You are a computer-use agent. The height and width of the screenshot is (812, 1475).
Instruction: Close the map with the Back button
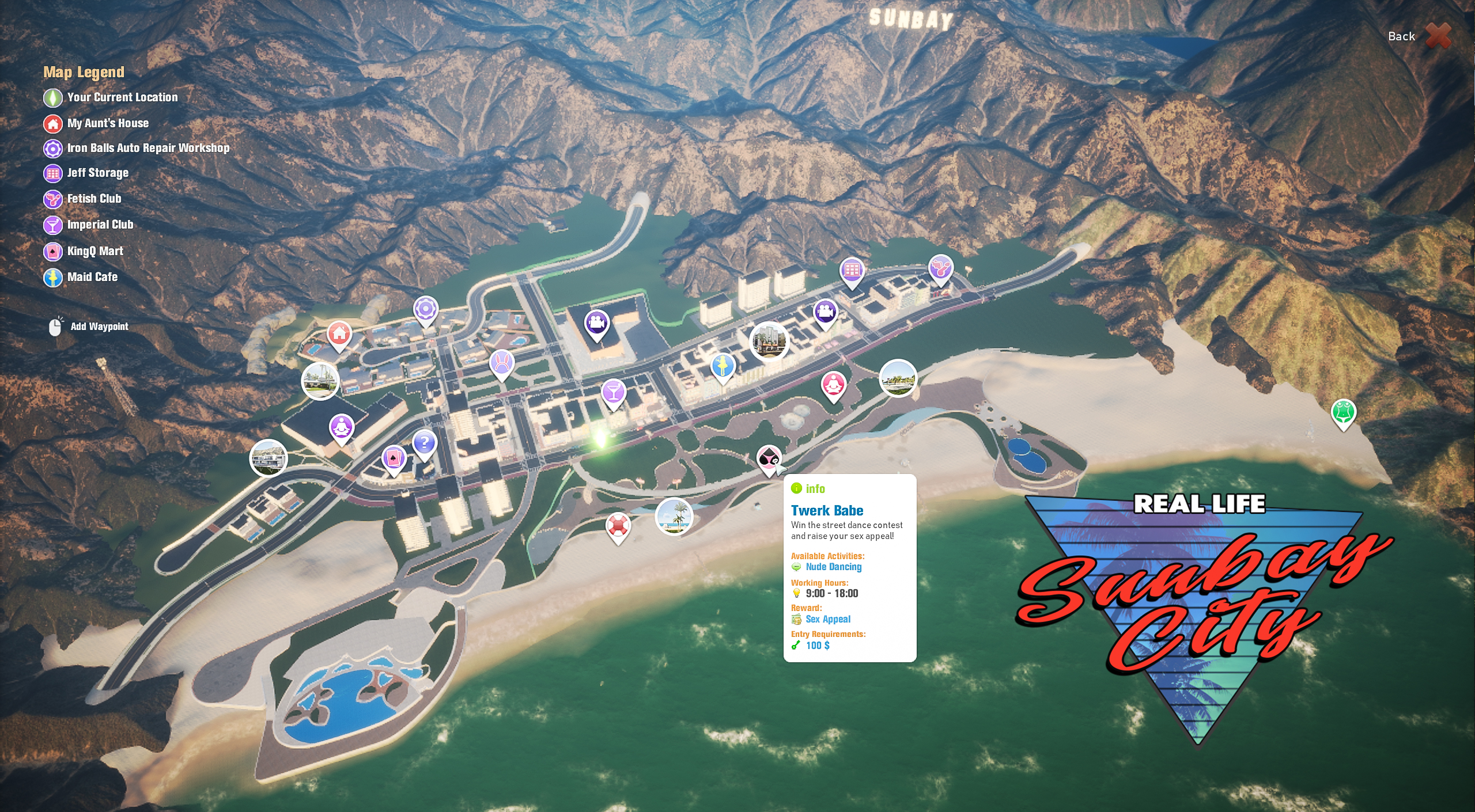pyautogui.click(x=1419, y=36)
